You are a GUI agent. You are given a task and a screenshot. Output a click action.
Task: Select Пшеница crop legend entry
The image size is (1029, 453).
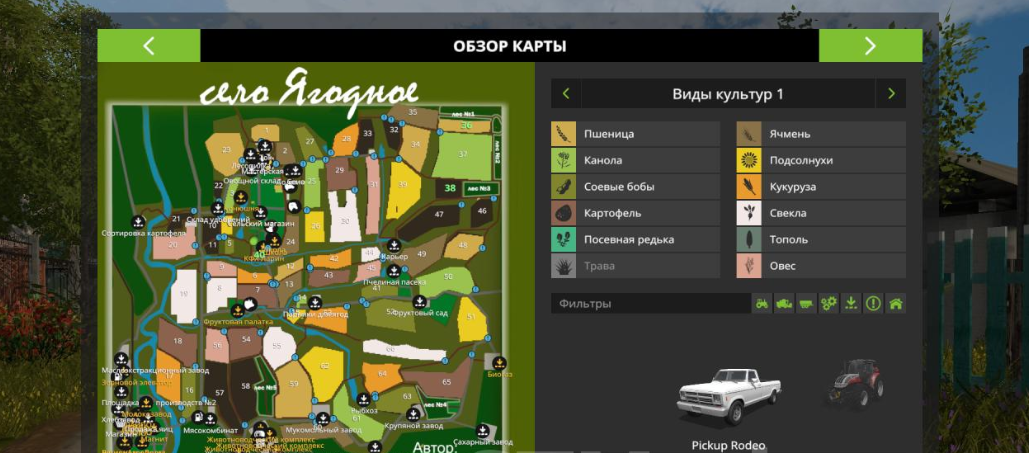point(635,134)
